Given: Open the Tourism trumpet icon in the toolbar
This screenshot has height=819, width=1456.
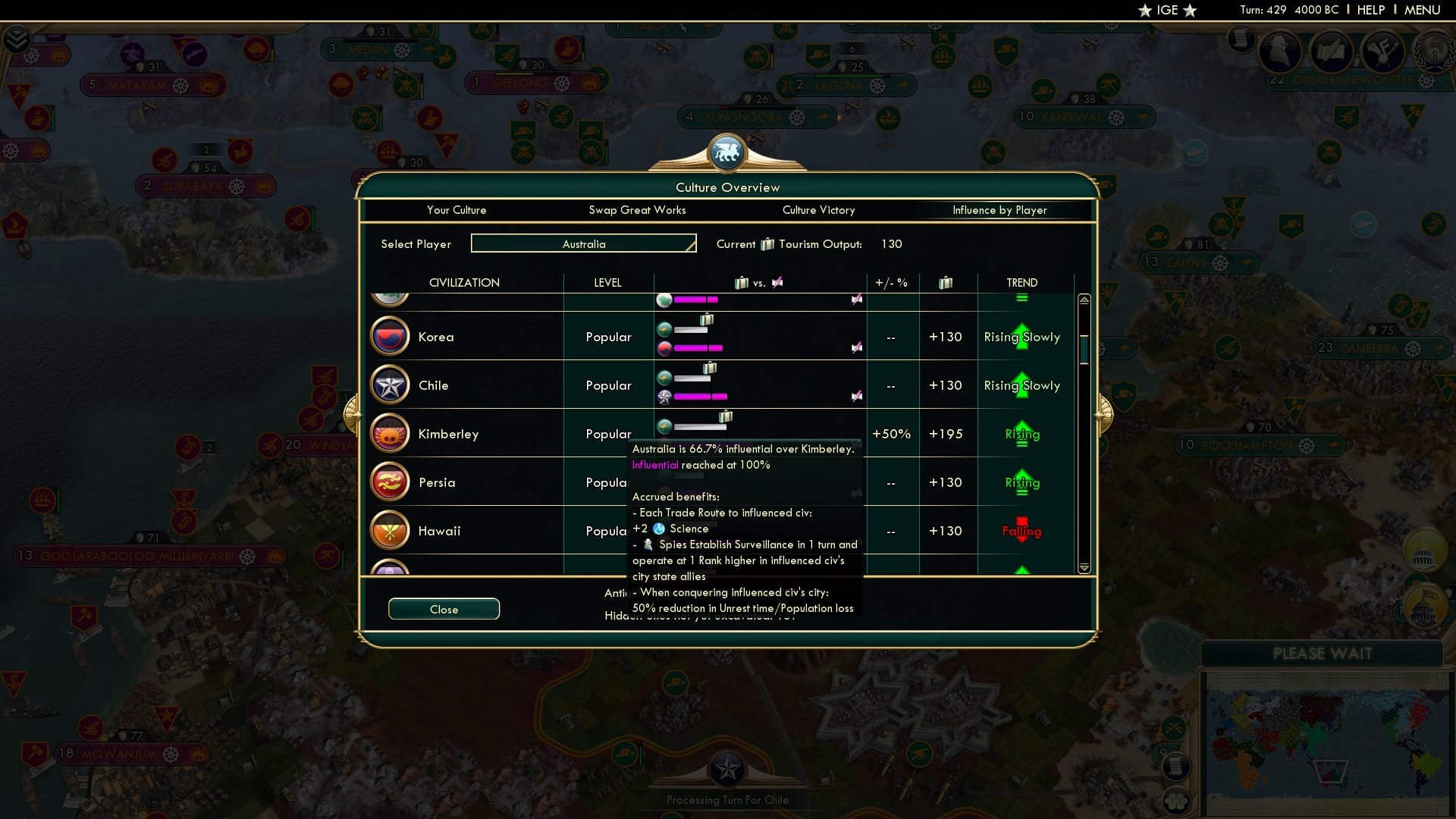Looking at the screenshot, I should [x=1383, y=52].
